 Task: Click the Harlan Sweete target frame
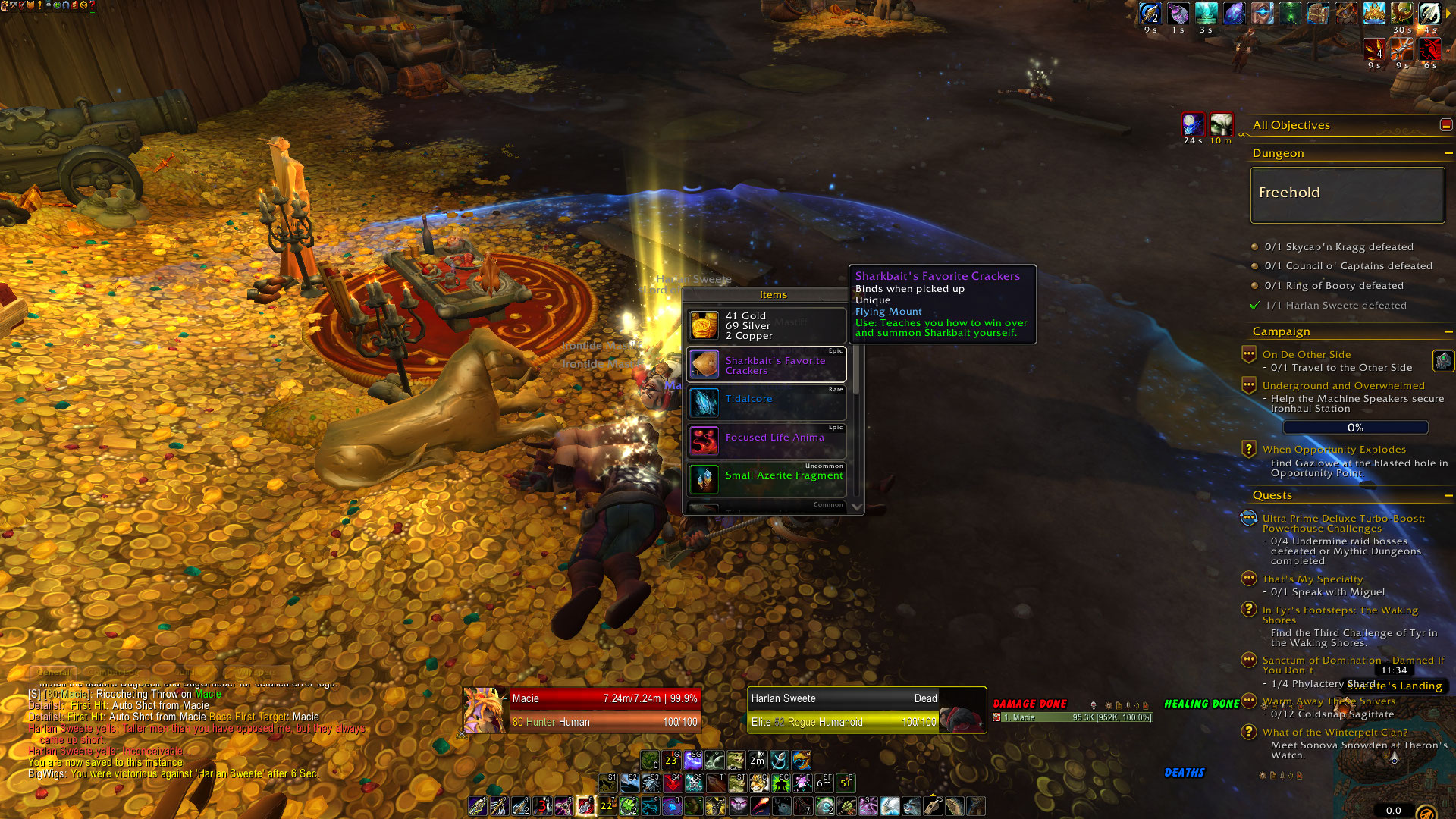(x=843, y=710)
